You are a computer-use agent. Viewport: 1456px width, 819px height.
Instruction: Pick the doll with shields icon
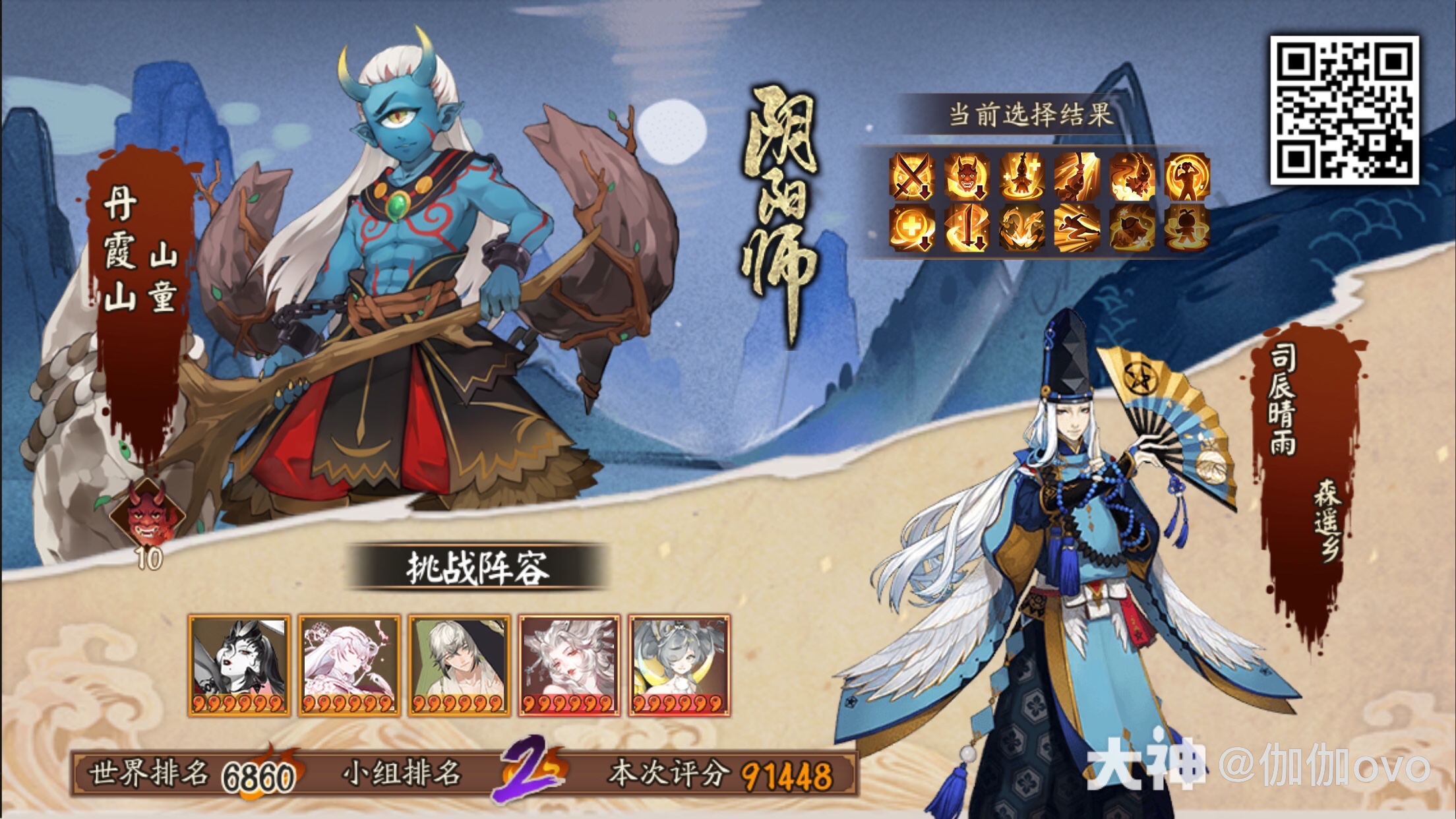[1186, 229]
